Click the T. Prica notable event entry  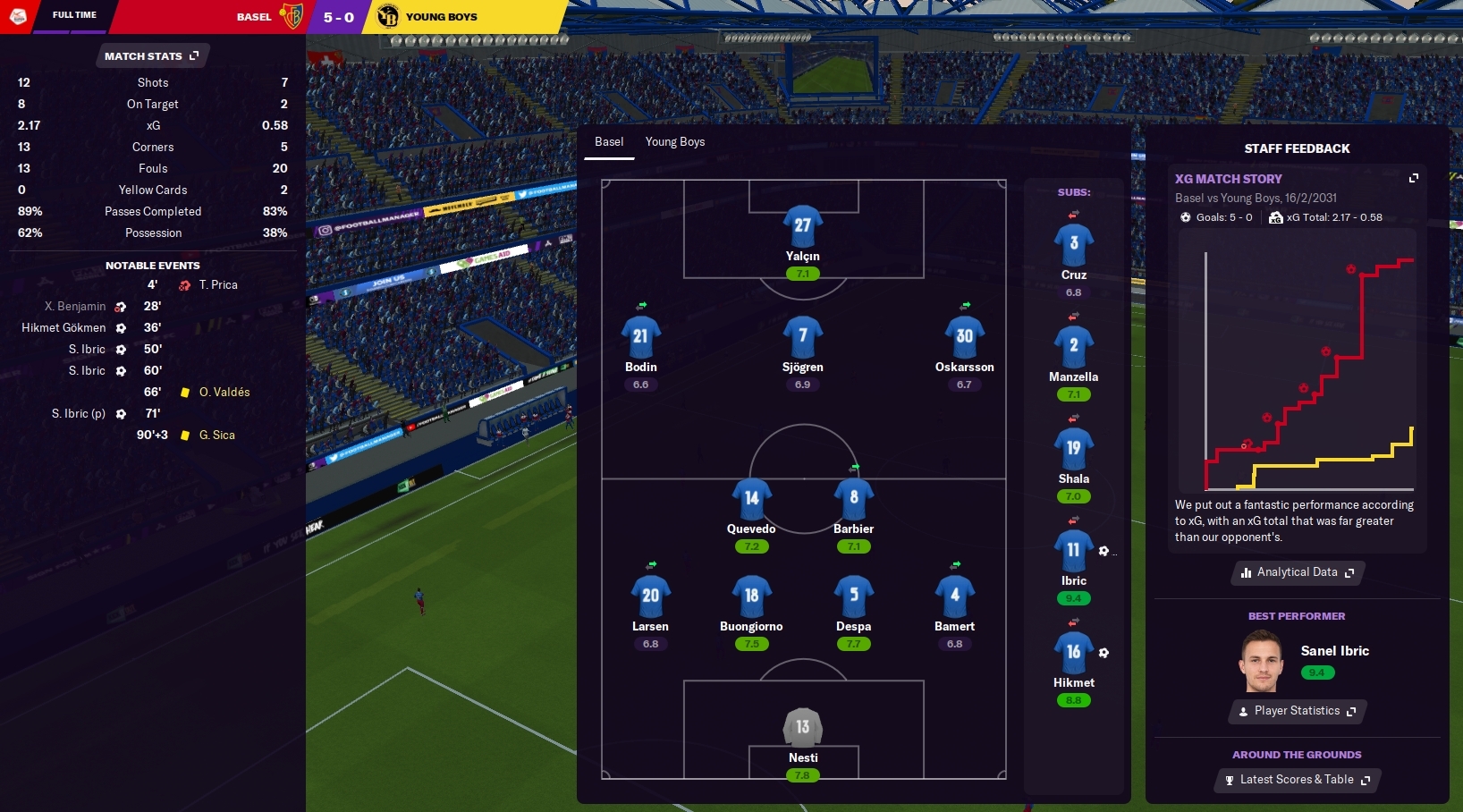218,285
